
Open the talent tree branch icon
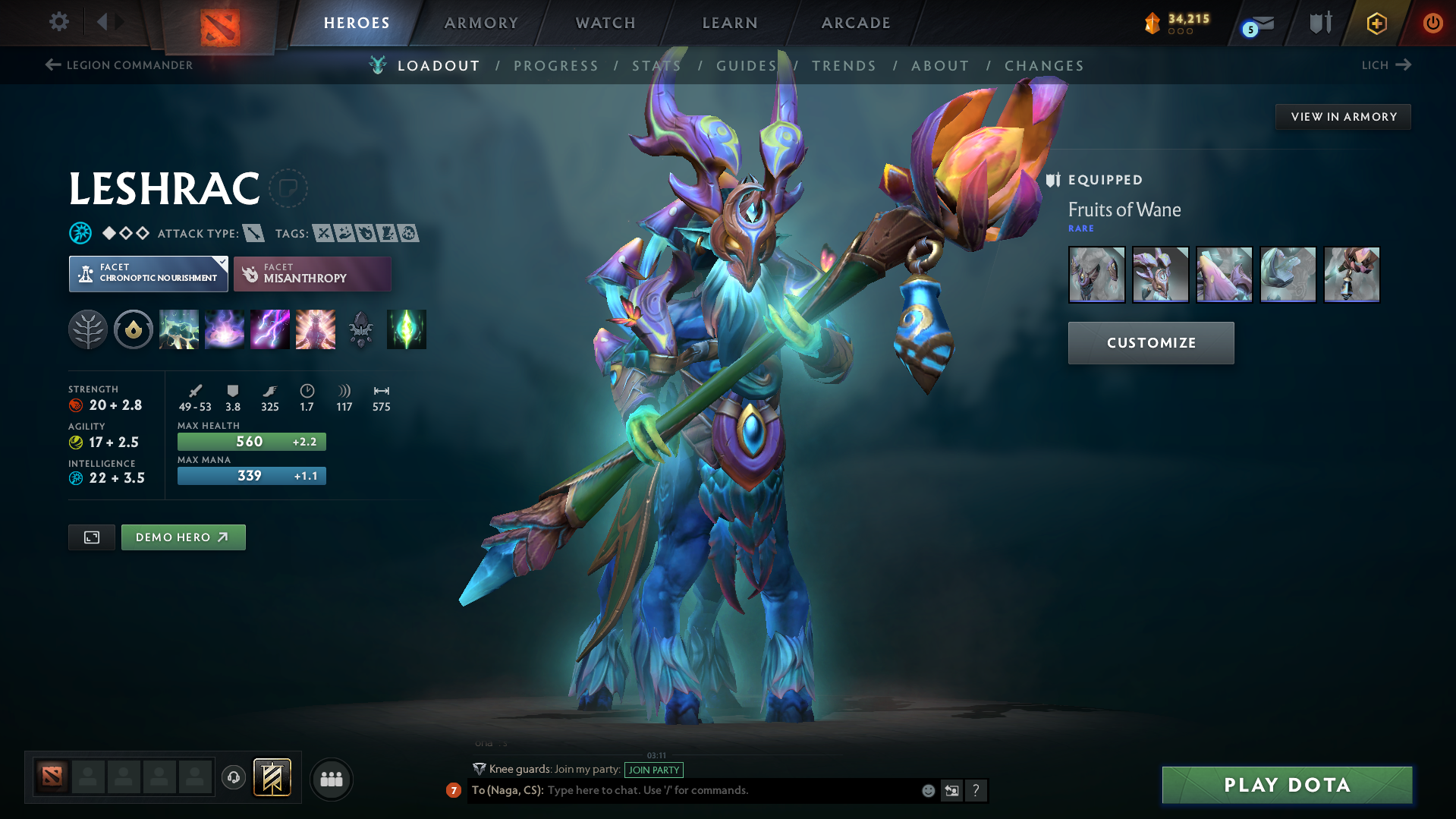tap(87, 329)
